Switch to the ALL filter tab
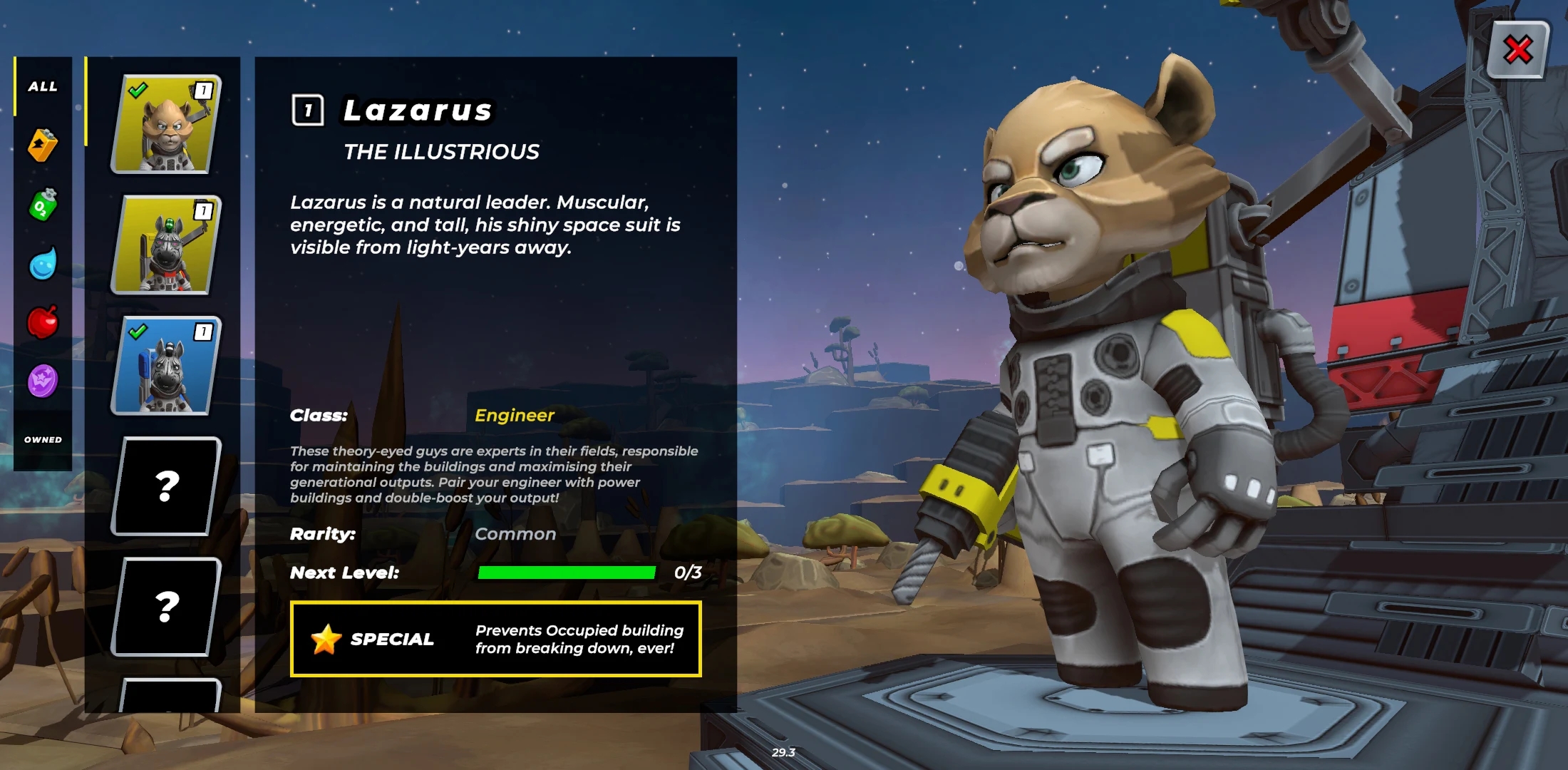This screenshot has width=1568, height=770. [x=43, y=86]
